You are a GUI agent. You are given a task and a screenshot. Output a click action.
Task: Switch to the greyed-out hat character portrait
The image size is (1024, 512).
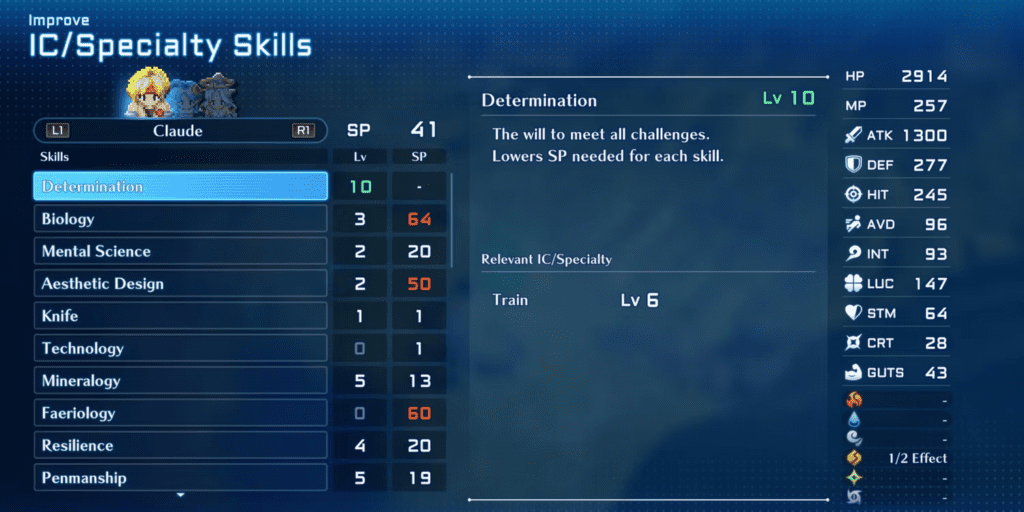click(x=213, y=96)
